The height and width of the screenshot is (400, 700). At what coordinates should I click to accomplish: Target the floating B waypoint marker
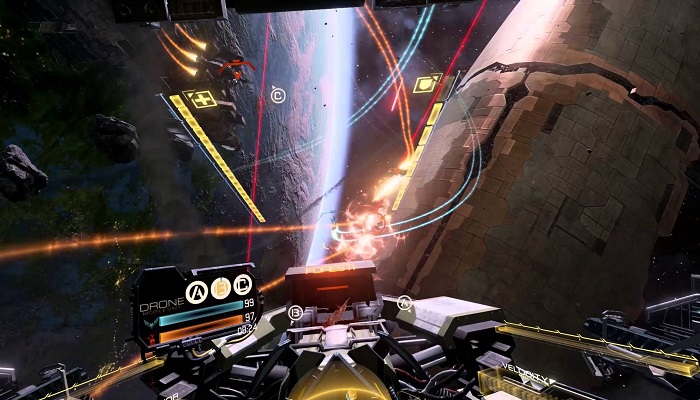coord(295,313)
